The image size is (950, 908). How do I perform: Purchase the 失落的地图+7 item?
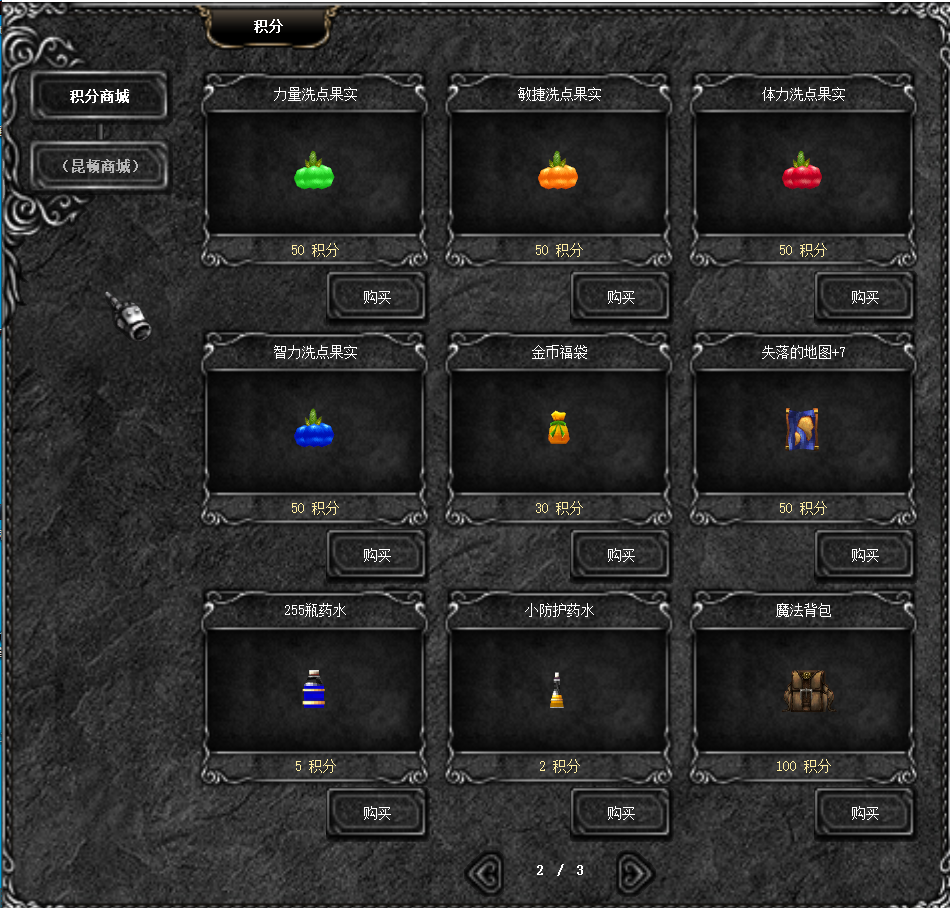pyautogui.click(x=865, y=555)
